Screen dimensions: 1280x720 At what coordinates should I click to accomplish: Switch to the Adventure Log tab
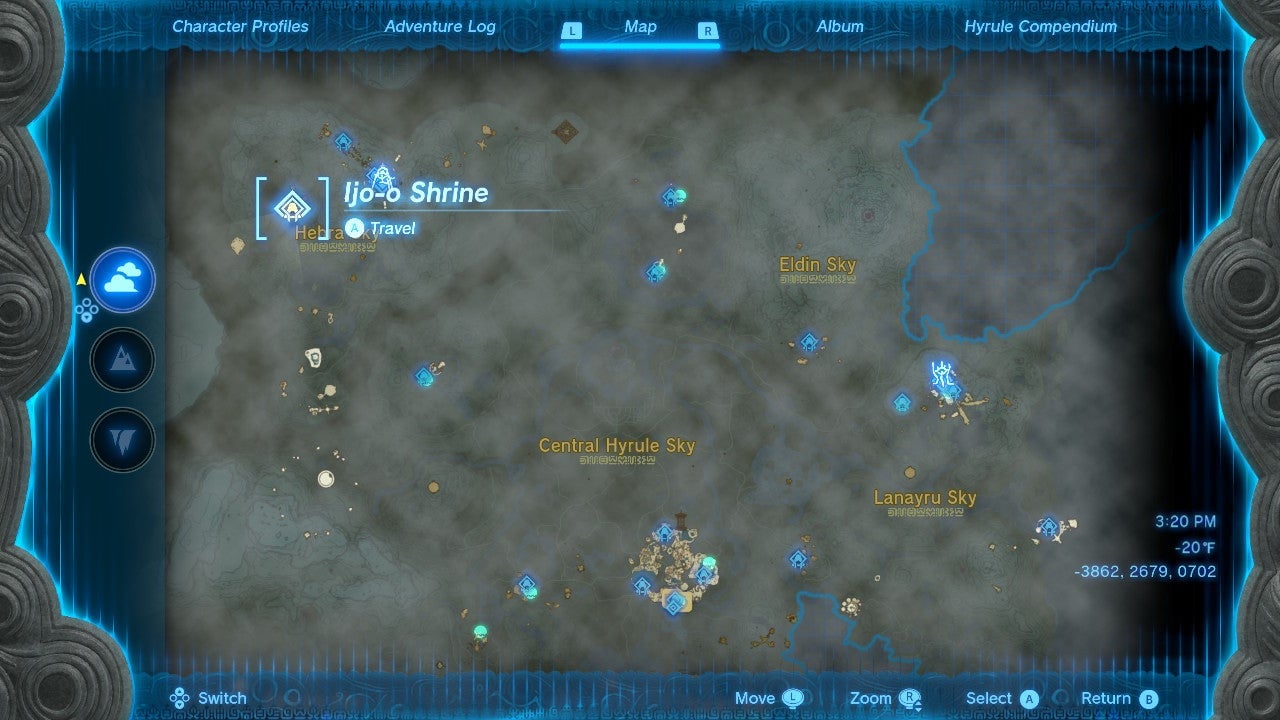pos(440,27)
